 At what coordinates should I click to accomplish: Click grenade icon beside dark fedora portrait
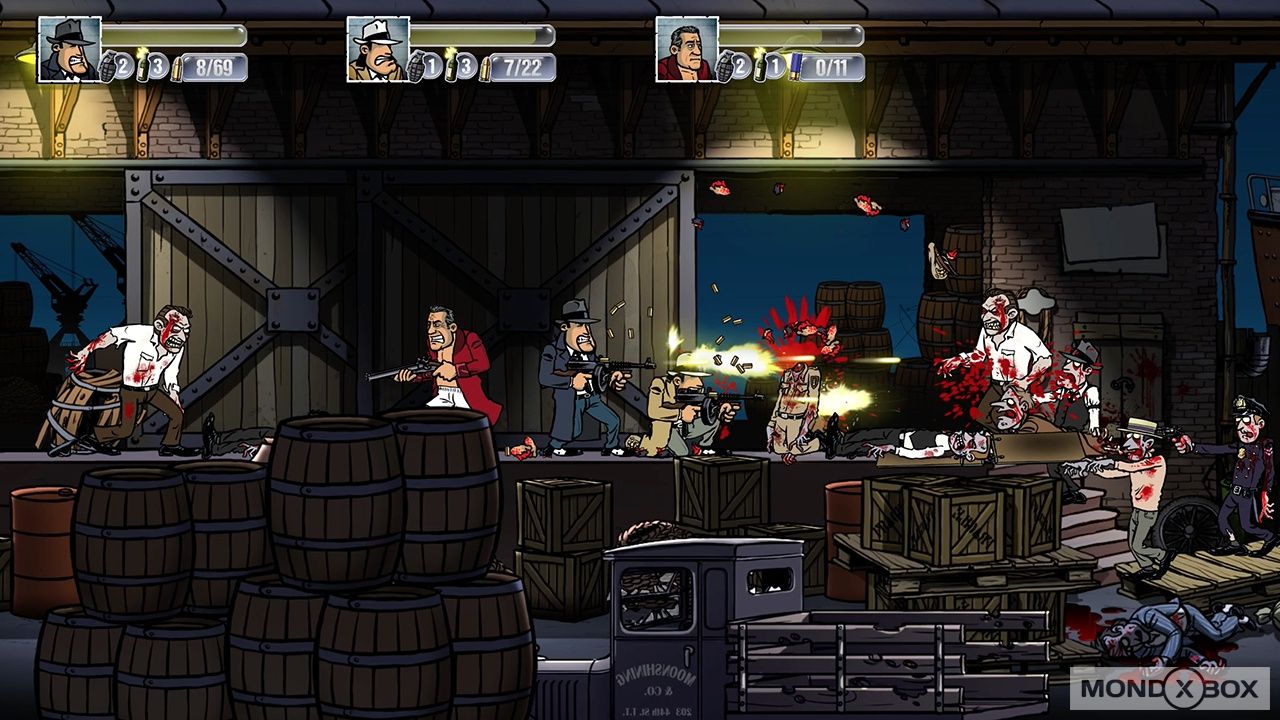click(110, 68)
